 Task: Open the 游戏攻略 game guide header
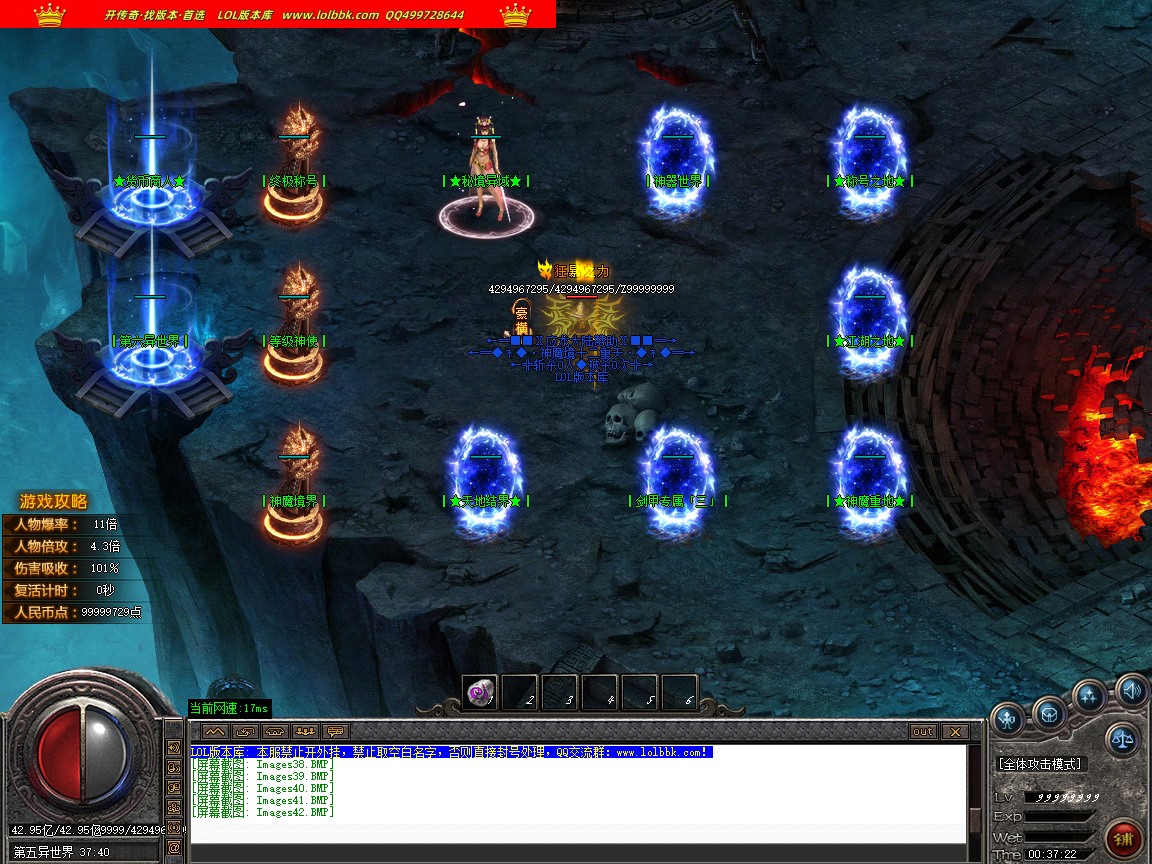(x=54, y=502)
